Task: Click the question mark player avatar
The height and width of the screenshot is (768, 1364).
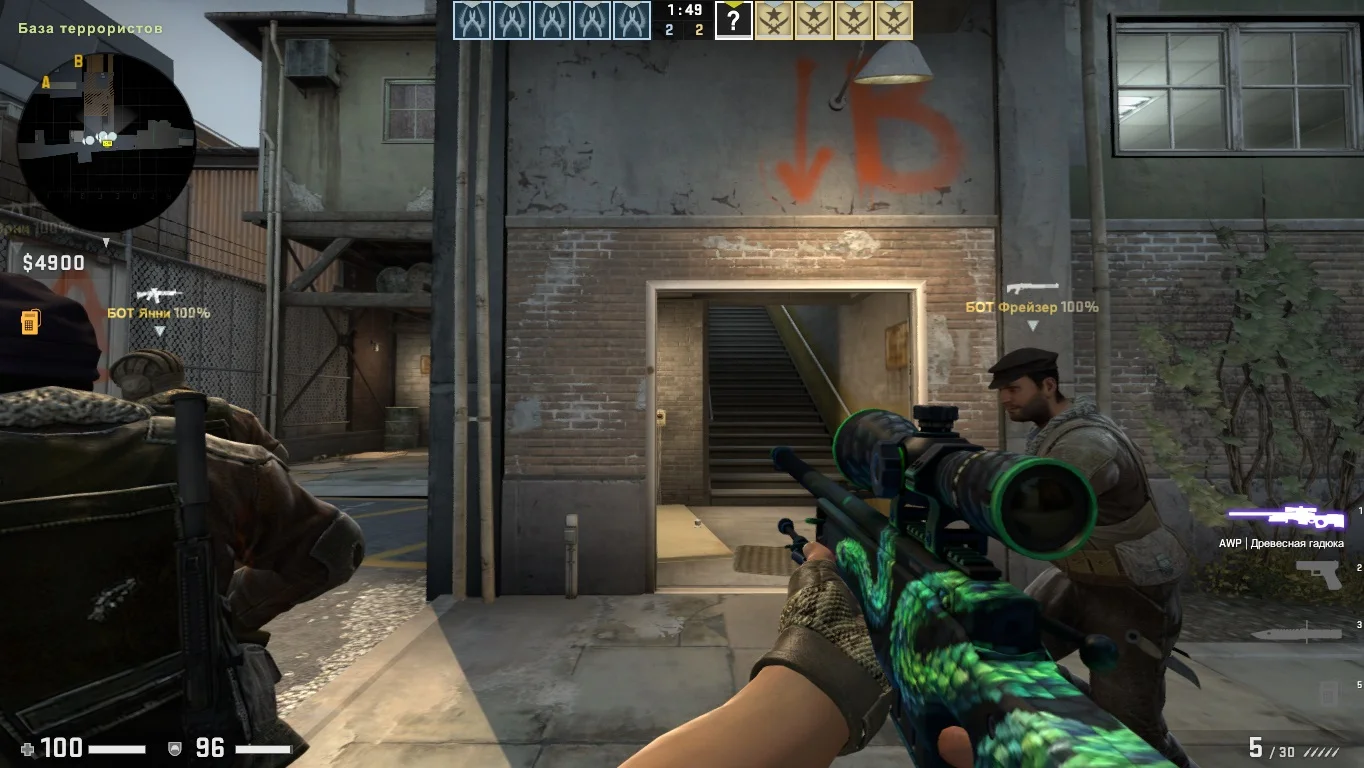Action: point(733,20)
